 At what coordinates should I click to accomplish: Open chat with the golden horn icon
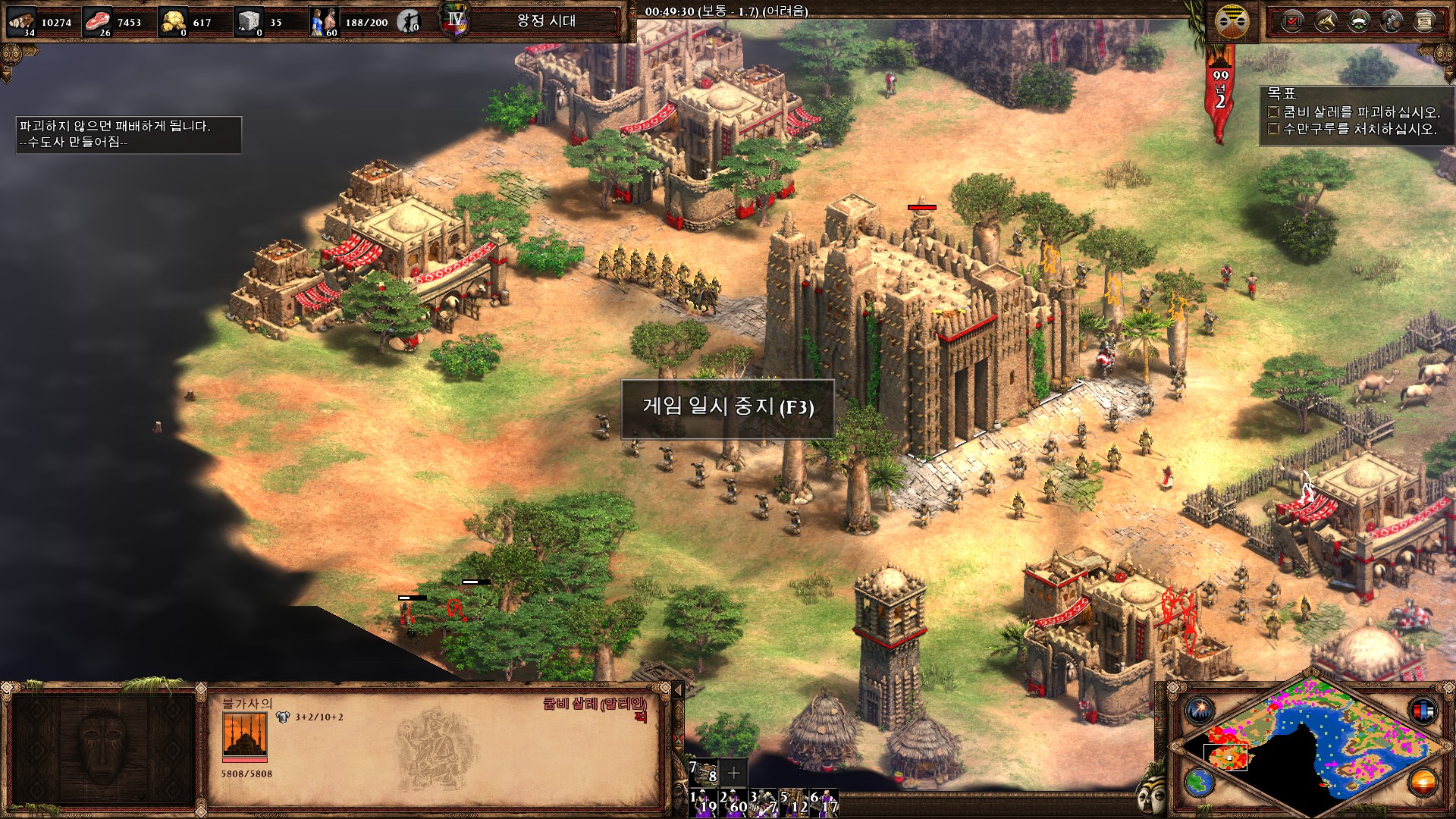click(1326, 21)
